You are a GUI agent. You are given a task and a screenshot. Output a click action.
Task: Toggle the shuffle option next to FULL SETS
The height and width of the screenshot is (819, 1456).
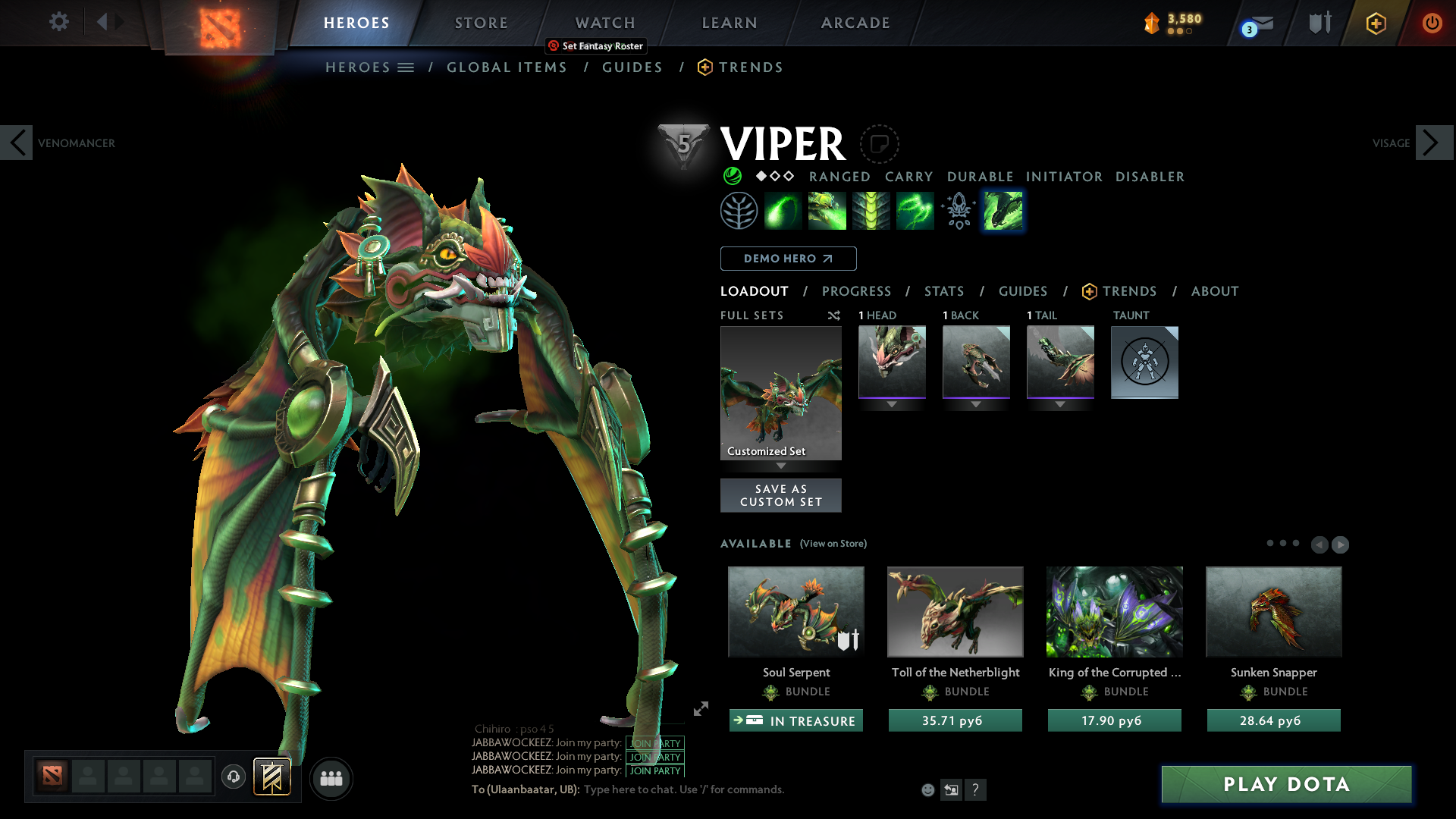coord(834,315)
